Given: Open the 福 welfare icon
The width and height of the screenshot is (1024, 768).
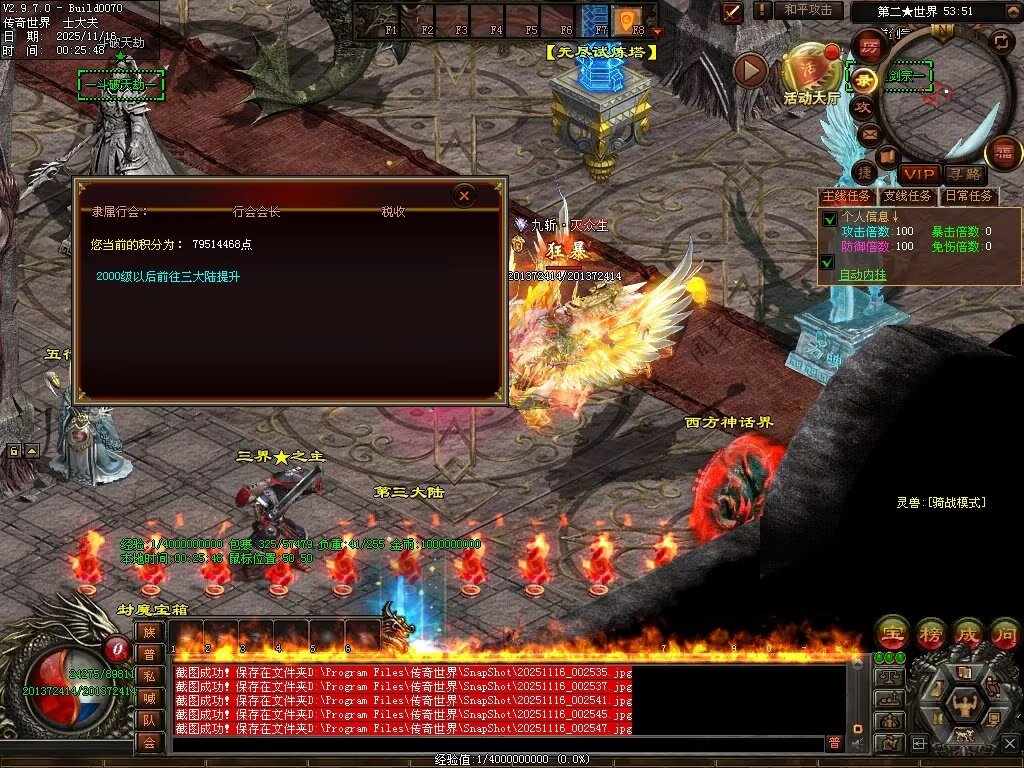Looking at the screenshot, I should pyautogui.click(x=1003, y=153).
